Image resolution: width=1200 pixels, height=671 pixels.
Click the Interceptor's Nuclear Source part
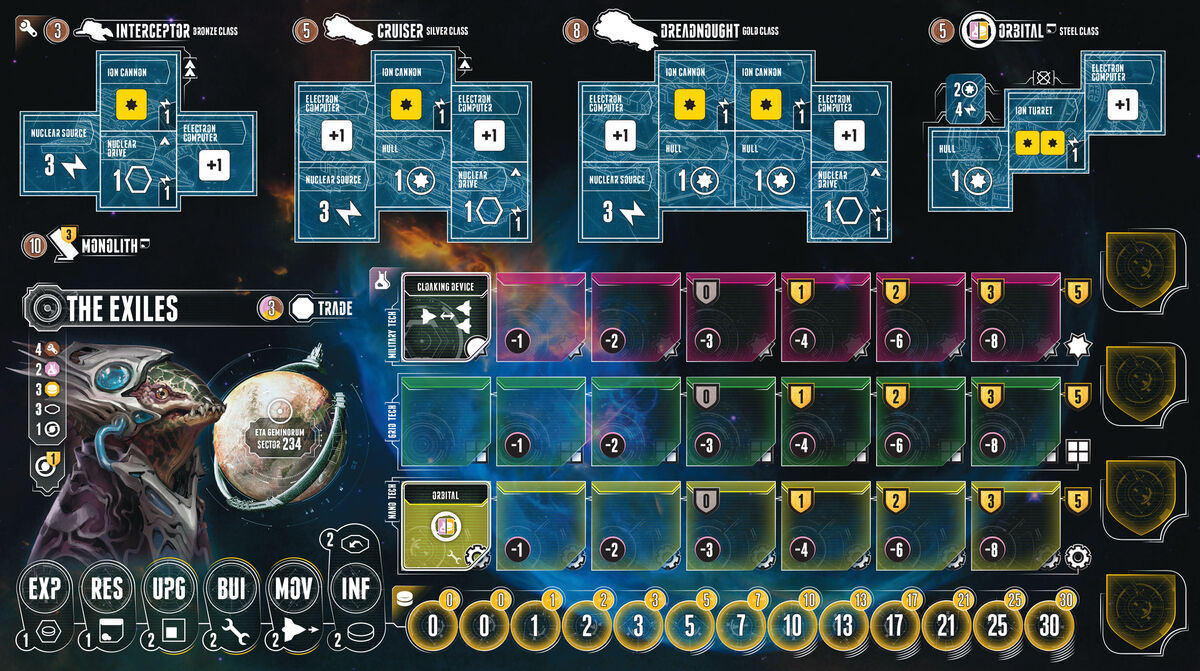click(61, 161)
